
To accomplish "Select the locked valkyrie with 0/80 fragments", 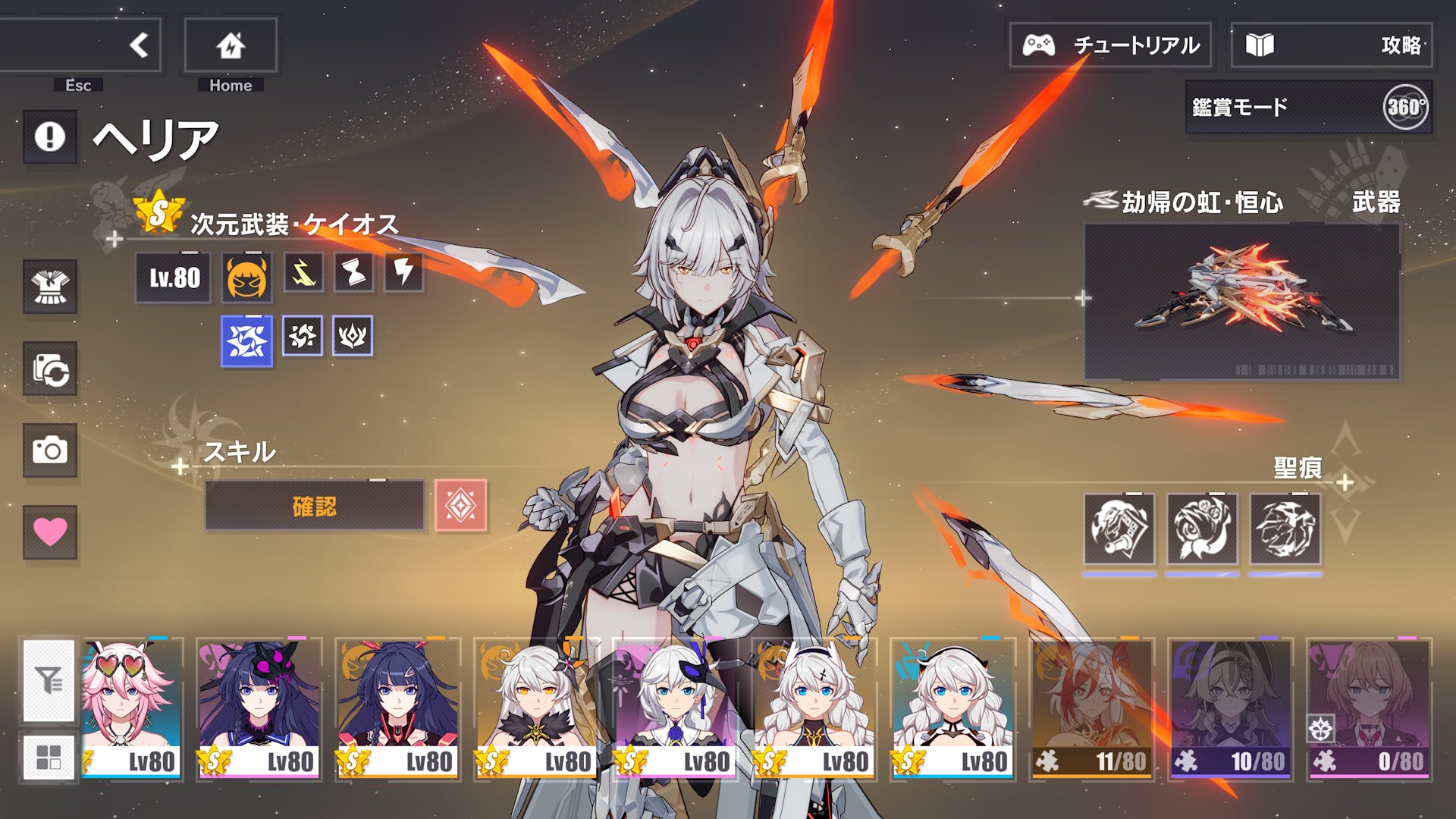I will 1369,708.
